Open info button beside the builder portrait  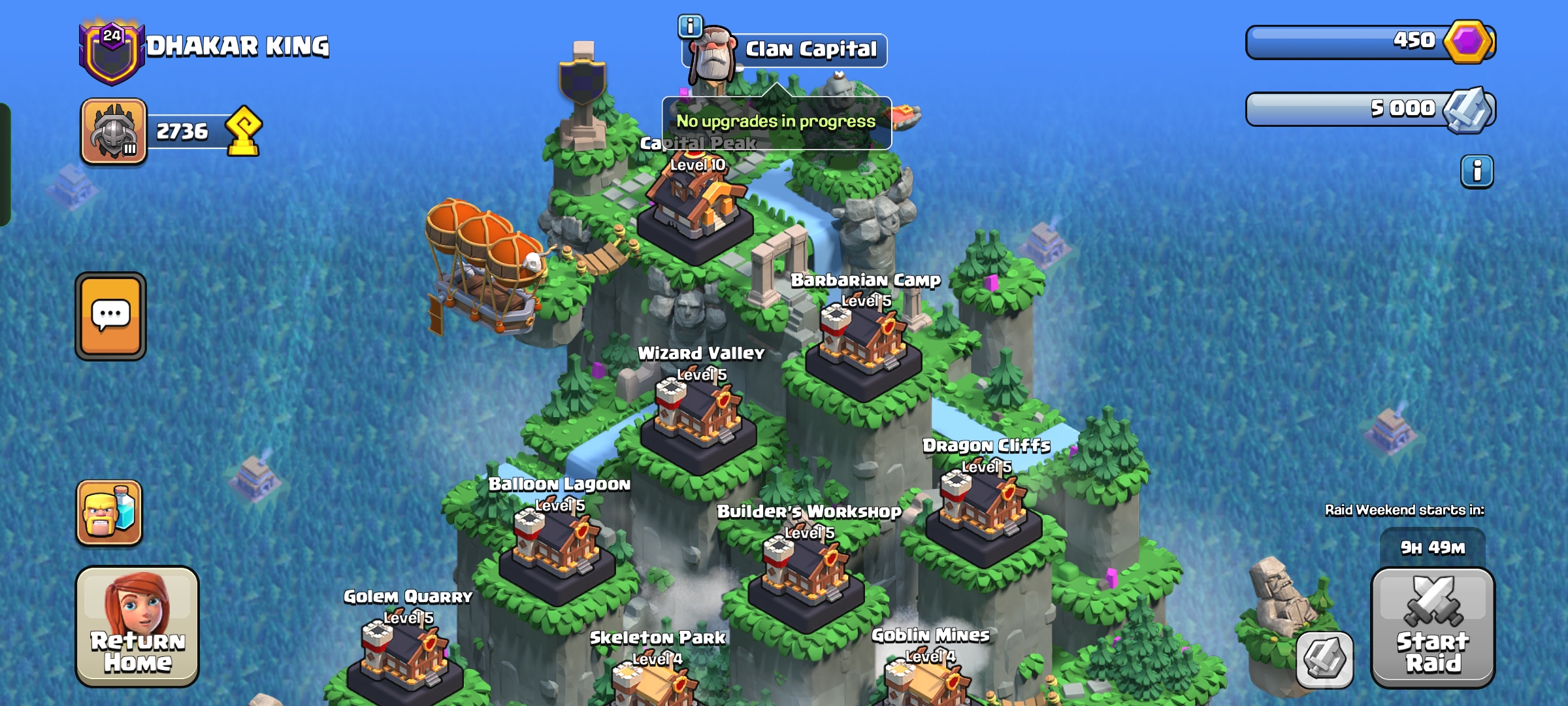(x=690, y=26)
